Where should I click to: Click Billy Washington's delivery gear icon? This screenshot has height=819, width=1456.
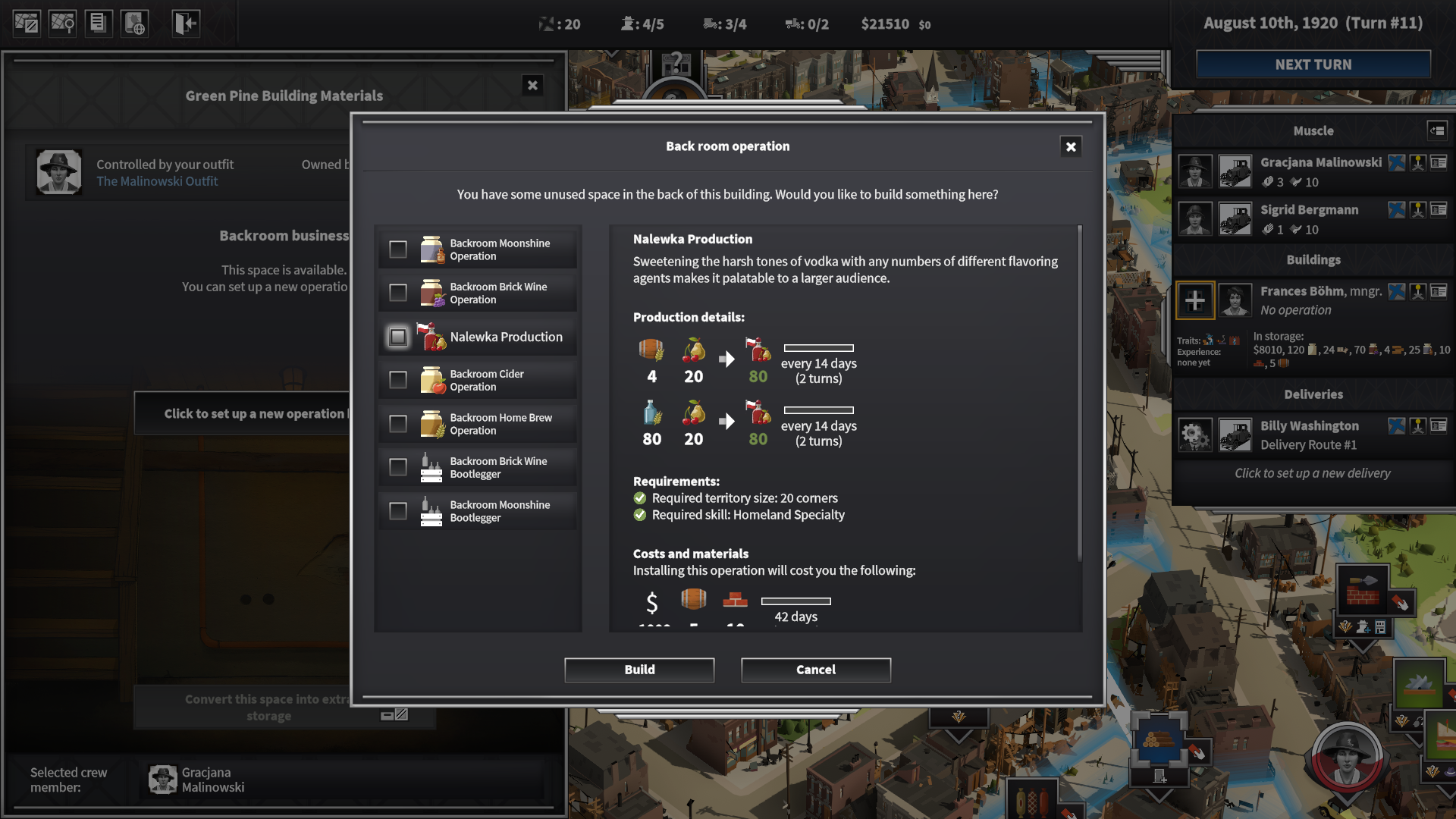click(x=1196, y=435)
